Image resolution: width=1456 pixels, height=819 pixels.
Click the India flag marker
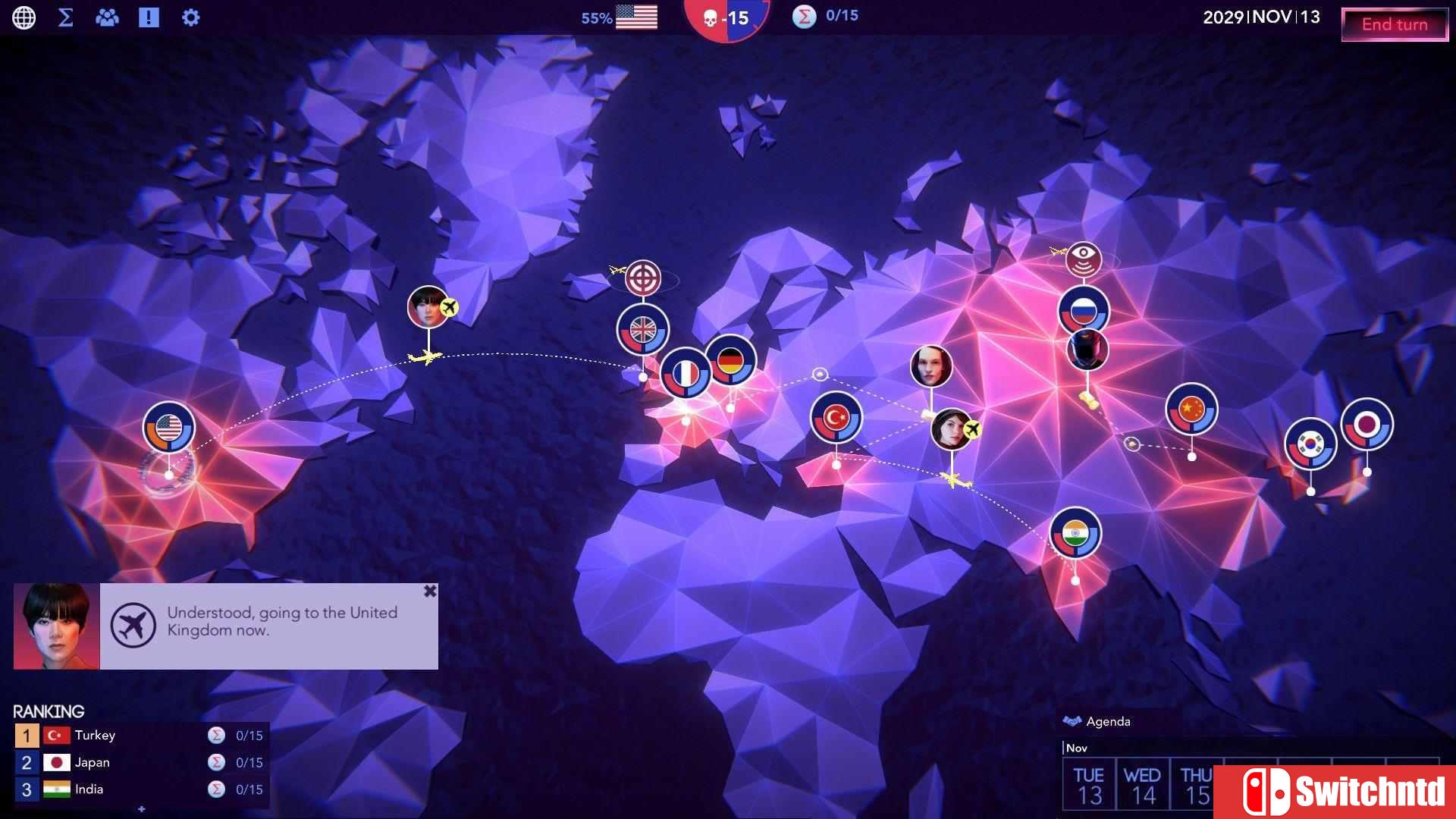point(1075,533)
